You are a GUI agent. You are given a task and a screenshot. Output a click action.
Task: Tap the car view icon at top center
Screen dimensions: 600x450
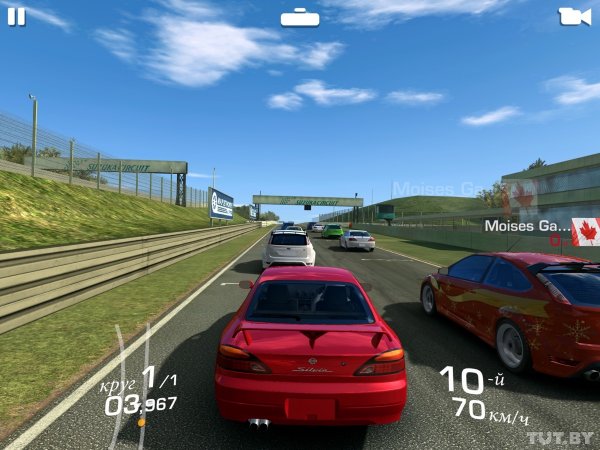(x=300, y=17)
